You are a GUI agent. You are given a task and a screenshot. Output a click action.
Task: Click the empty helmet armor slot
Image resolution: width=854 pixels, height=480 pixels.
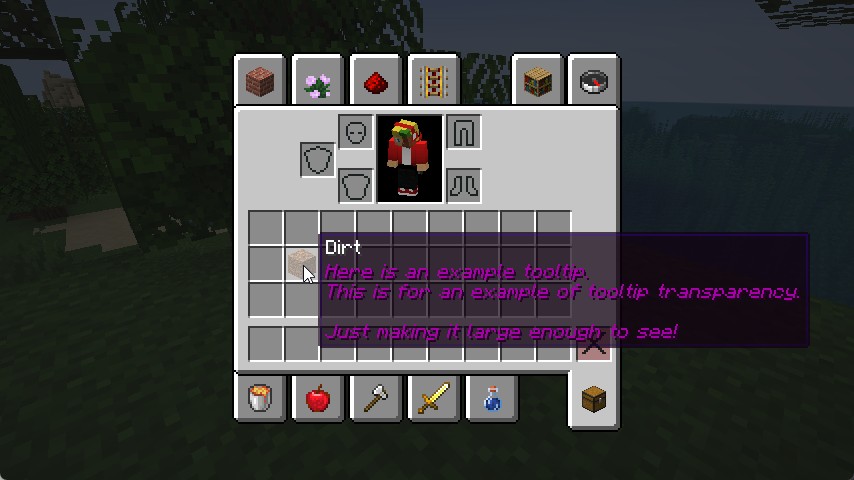click(356, 132)
